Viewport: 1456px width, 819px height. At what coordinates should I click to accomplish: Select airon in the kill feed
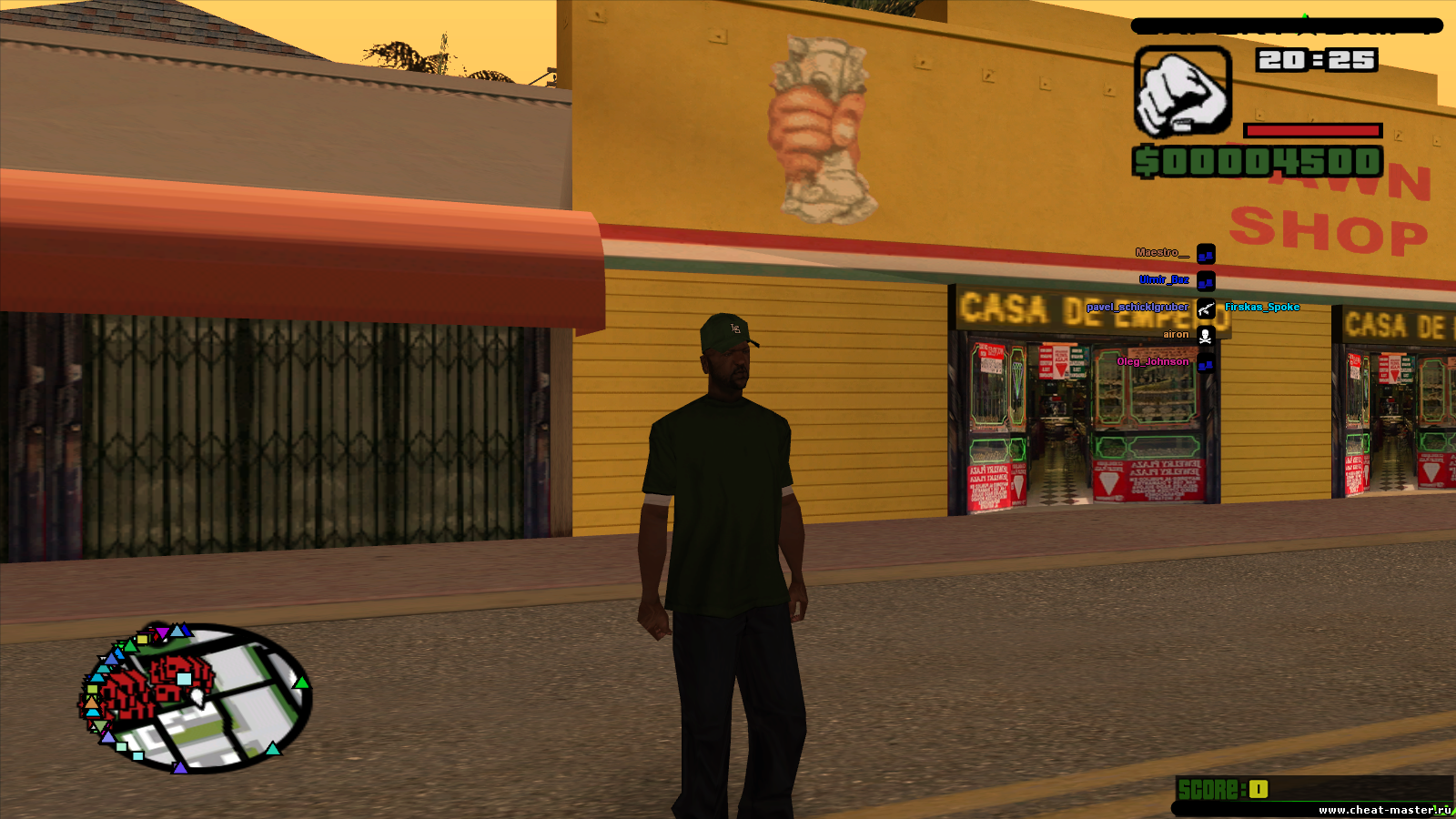[1175, 335]
